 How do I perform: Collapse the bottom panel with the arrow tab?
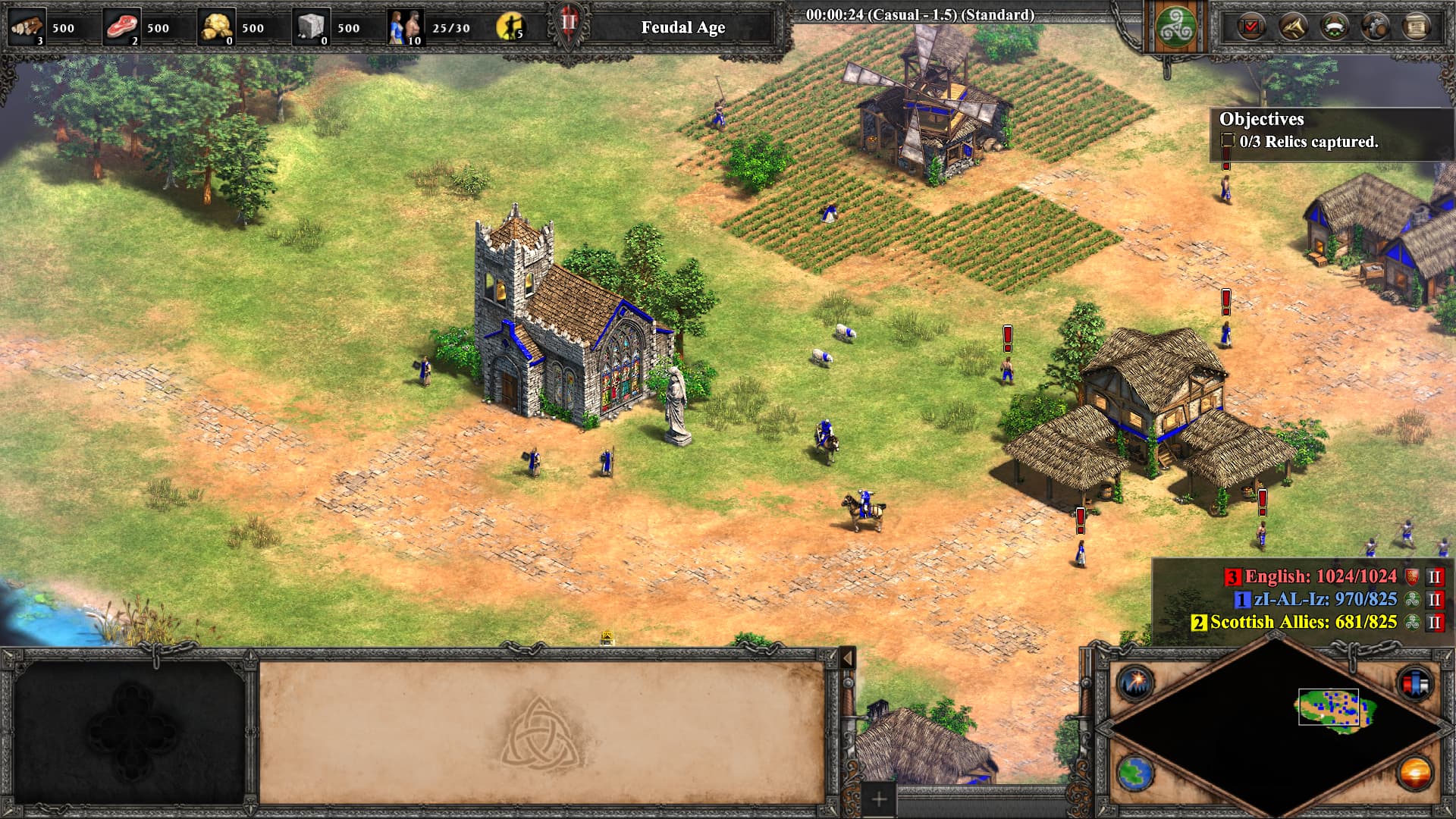tap(848, 657)
